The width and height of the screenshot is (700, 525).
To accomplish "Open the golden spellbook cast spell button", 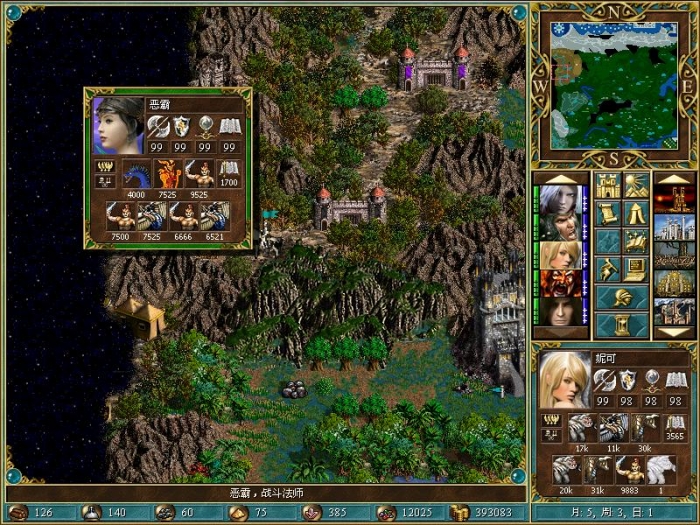I will tap(636, 242).
